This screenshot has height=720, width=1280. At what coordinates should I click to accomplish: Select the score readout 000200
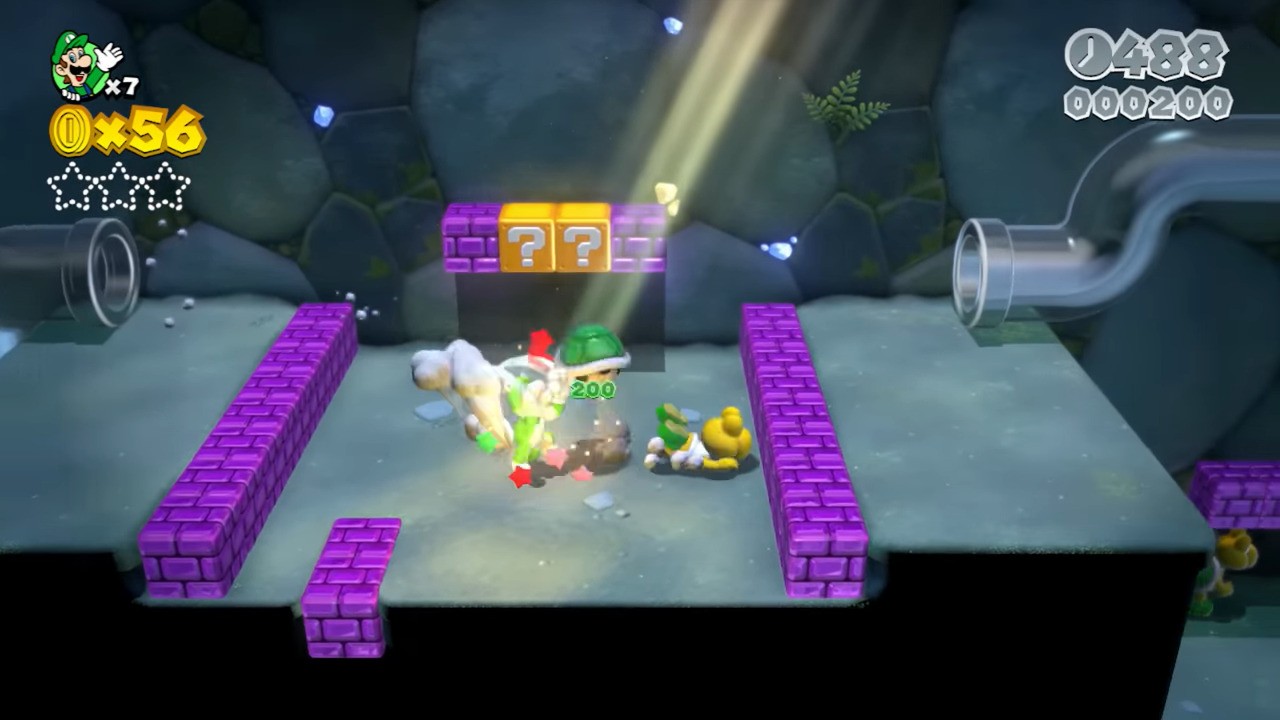(1148, 102)
